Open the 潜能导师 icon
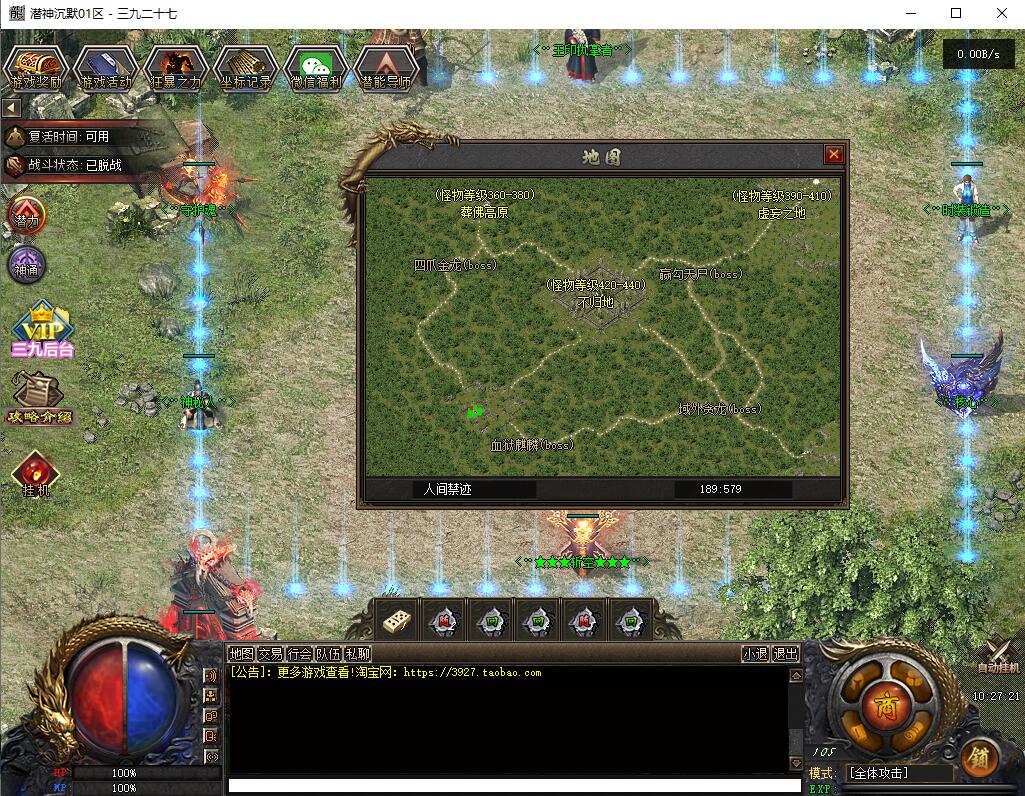 [x=385, y=68]
